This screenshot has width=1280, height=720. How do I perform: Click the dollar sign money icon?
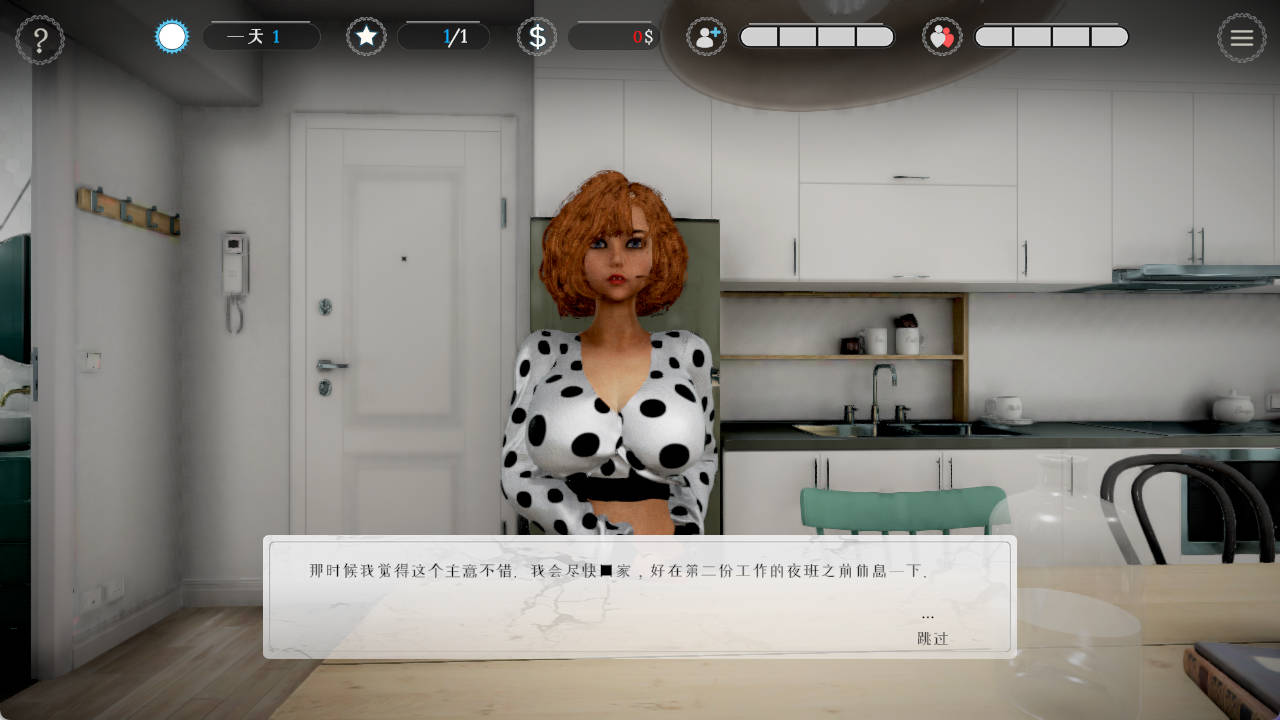tap(537, 37)
